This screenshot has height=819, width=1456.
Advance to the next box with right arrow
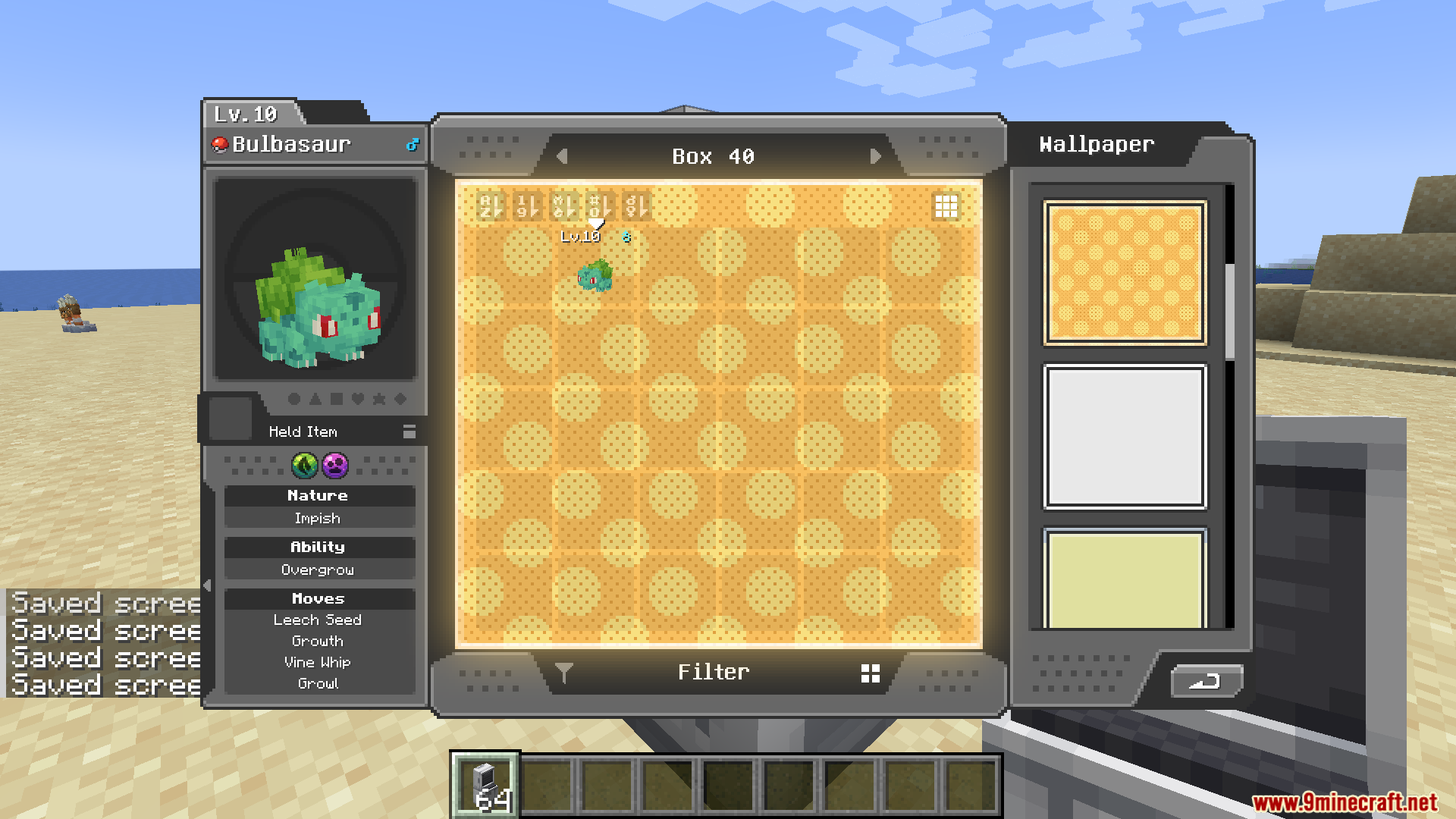tap(877, 156)
